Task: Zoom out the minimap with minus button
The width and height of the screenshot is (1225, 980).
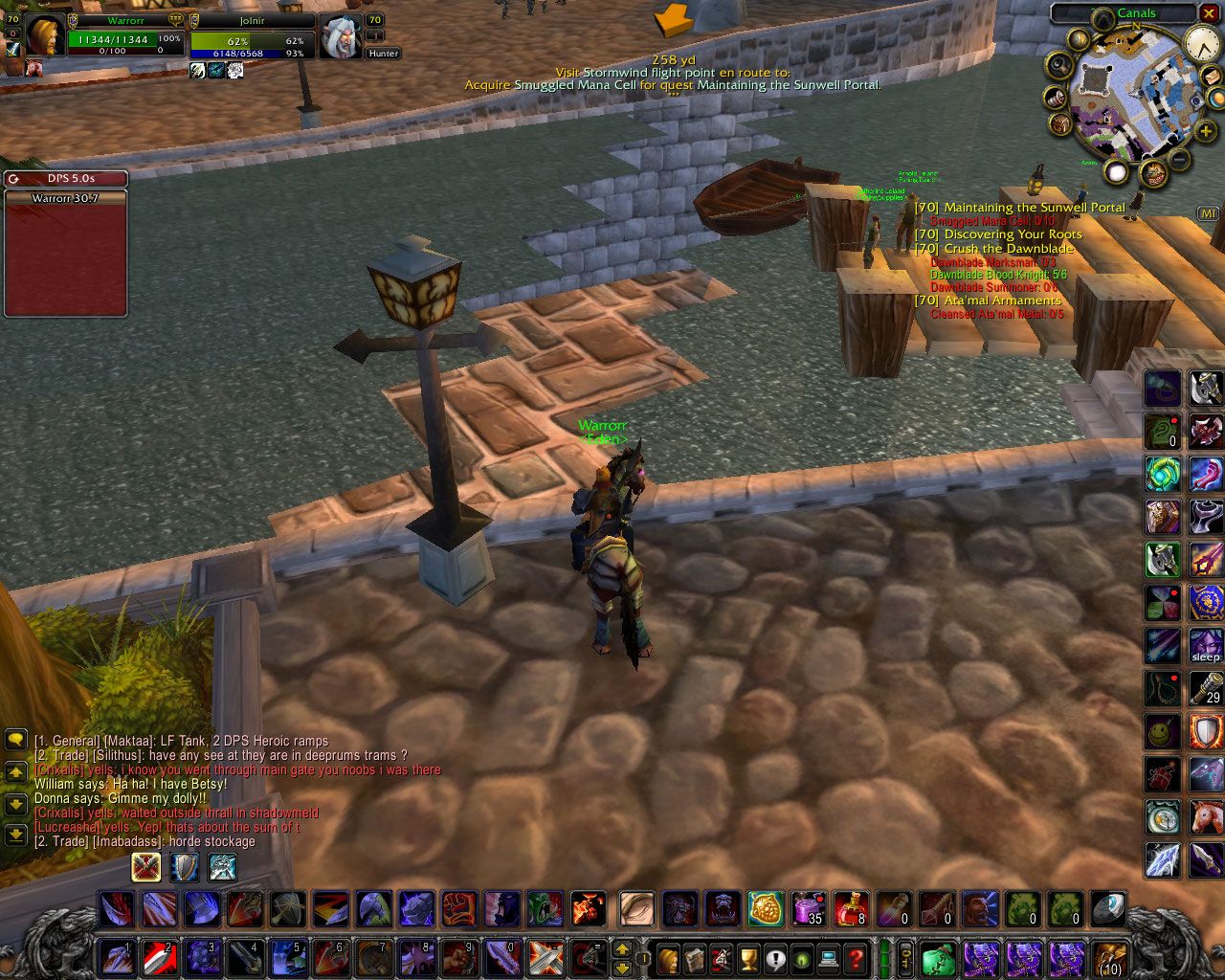Action: click(1180, 160)
